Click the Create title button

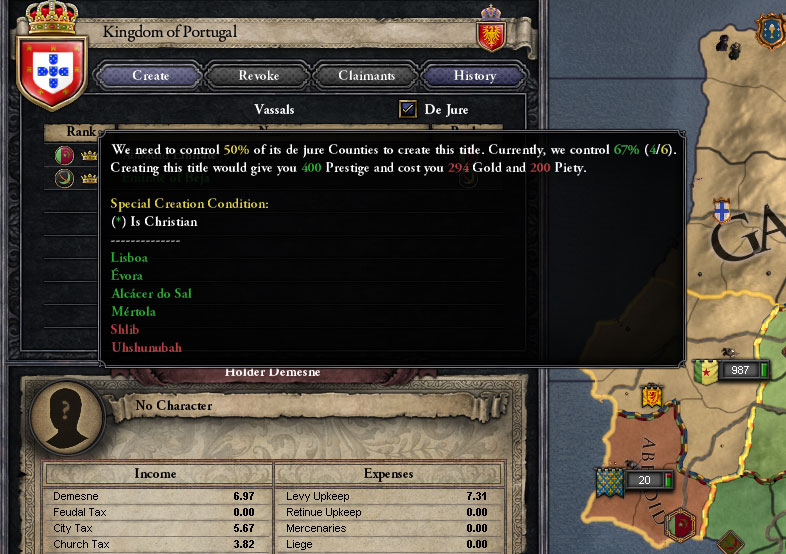(150, 75)
